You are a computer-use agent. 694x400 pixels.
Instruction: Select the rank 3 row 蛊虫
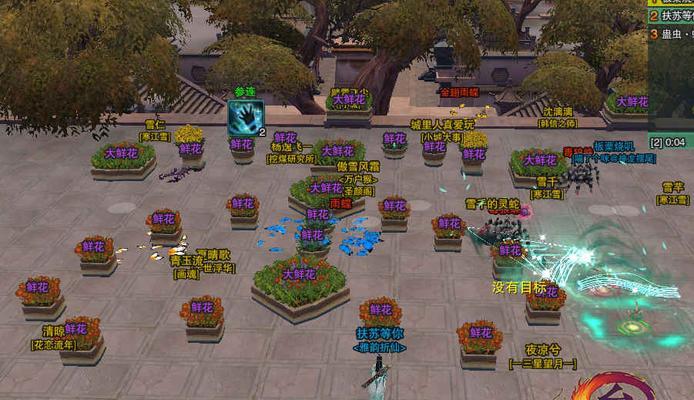pyautogui.click(x=672, y=34)
